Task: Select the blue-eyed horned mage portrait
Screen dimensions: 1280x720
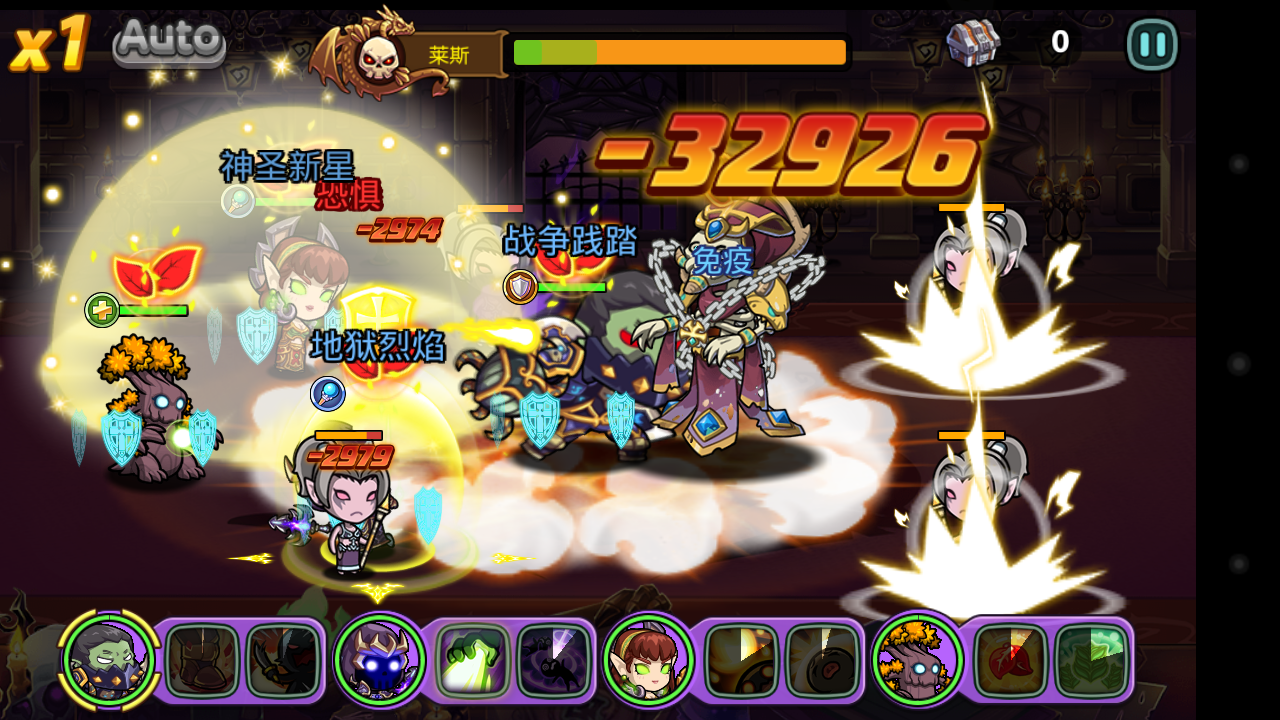Action: [x=380, y=659]
